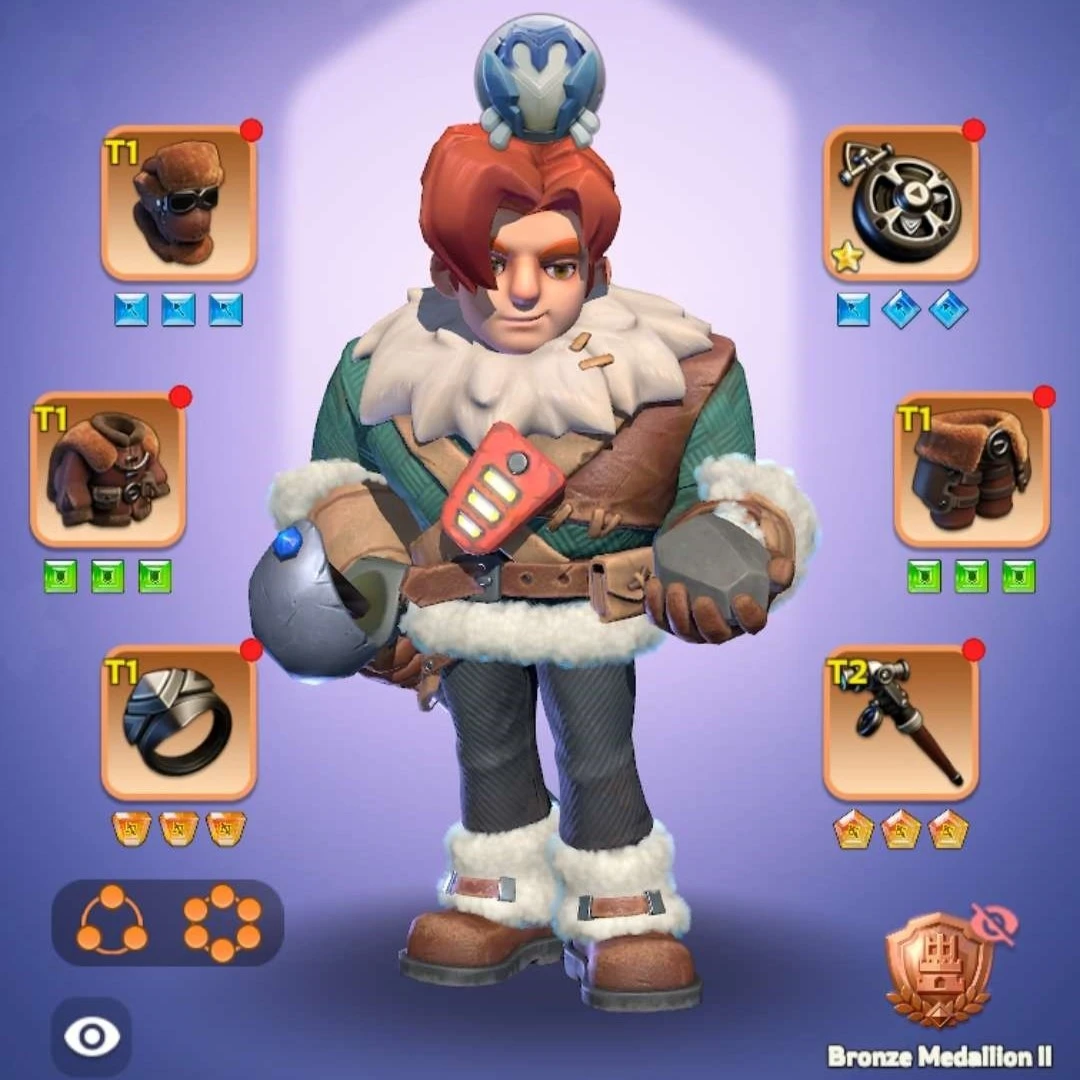Open the Bronze Medallion II badge
The image size is (1080, 1080).
click(938, 972)
